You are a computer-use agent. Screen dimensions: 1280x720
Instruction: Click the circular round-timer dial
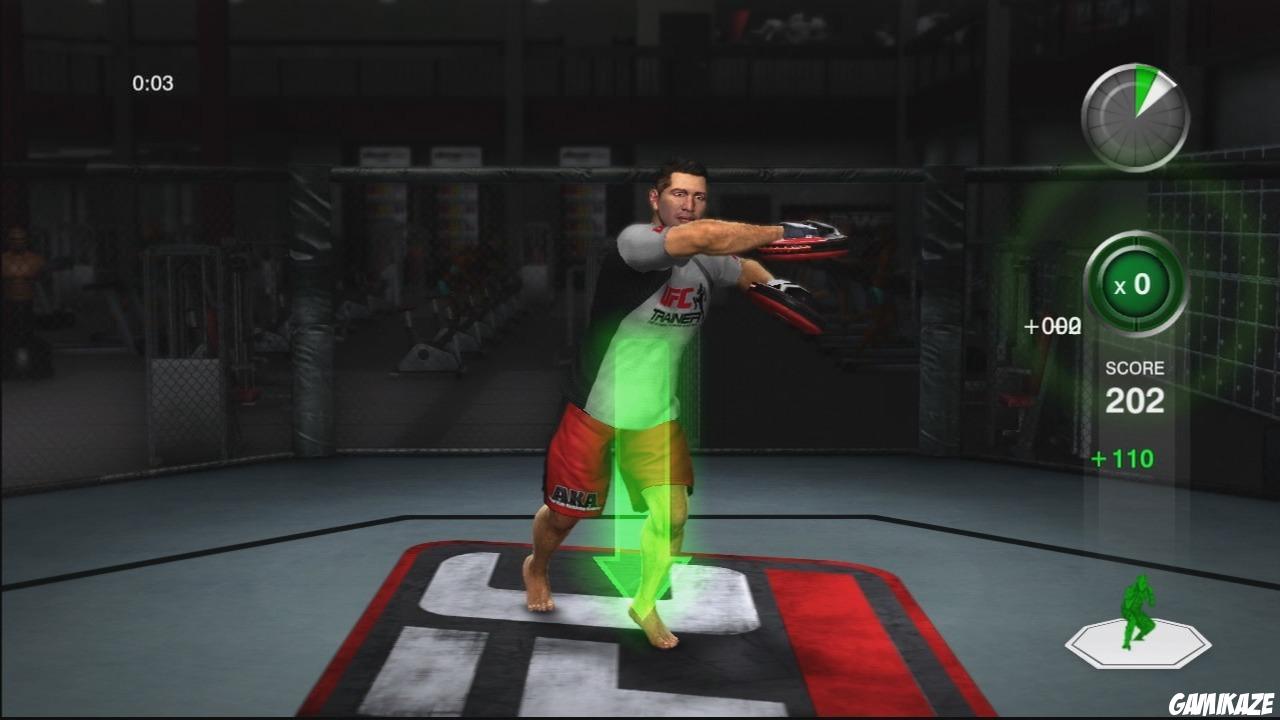pyautogui.click(x=1133, y=117)
